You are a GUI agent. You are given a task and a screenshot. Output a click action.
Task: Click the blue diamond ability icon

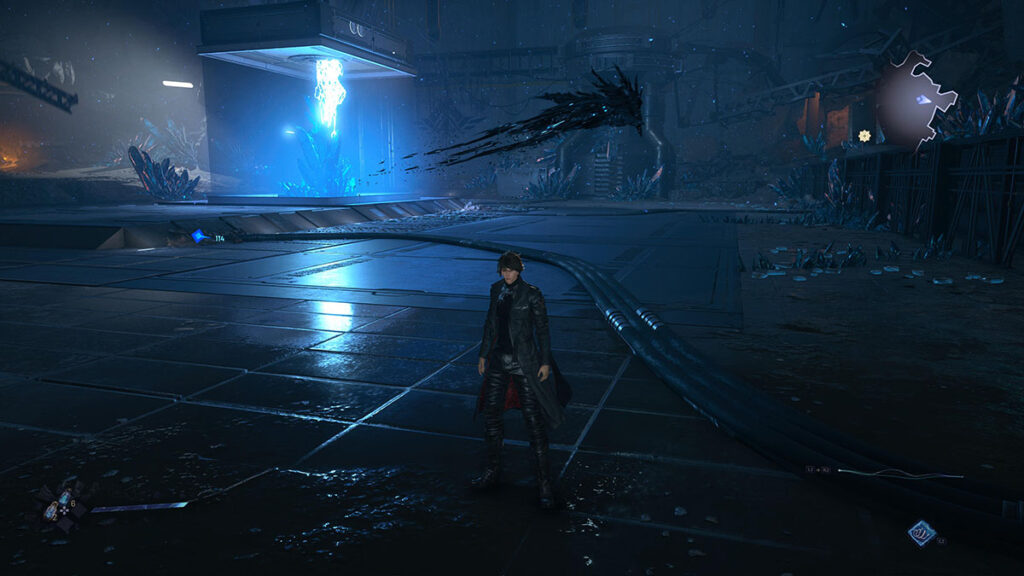pos(920,534)
